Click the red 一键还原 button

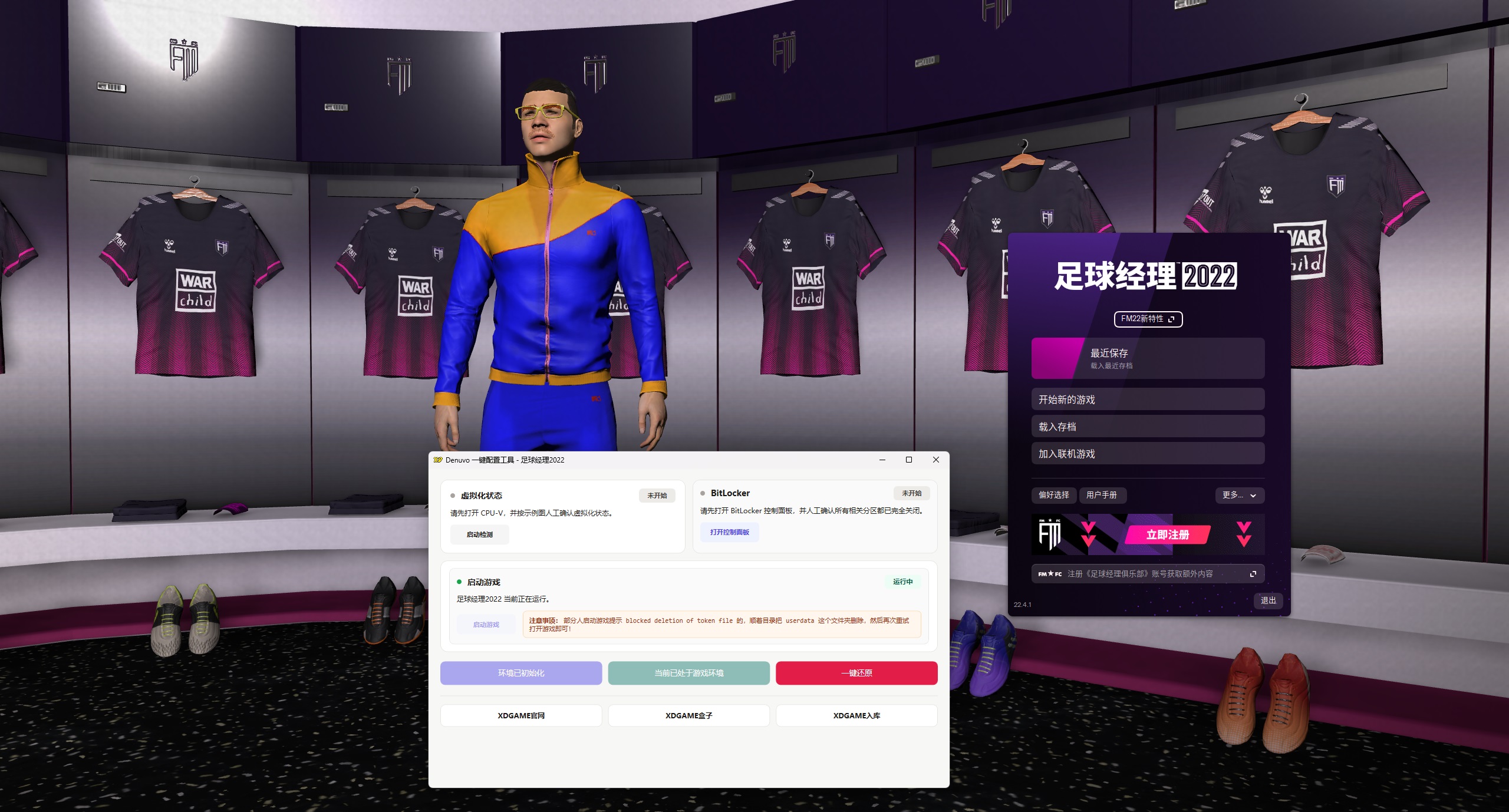coord(856,673)
